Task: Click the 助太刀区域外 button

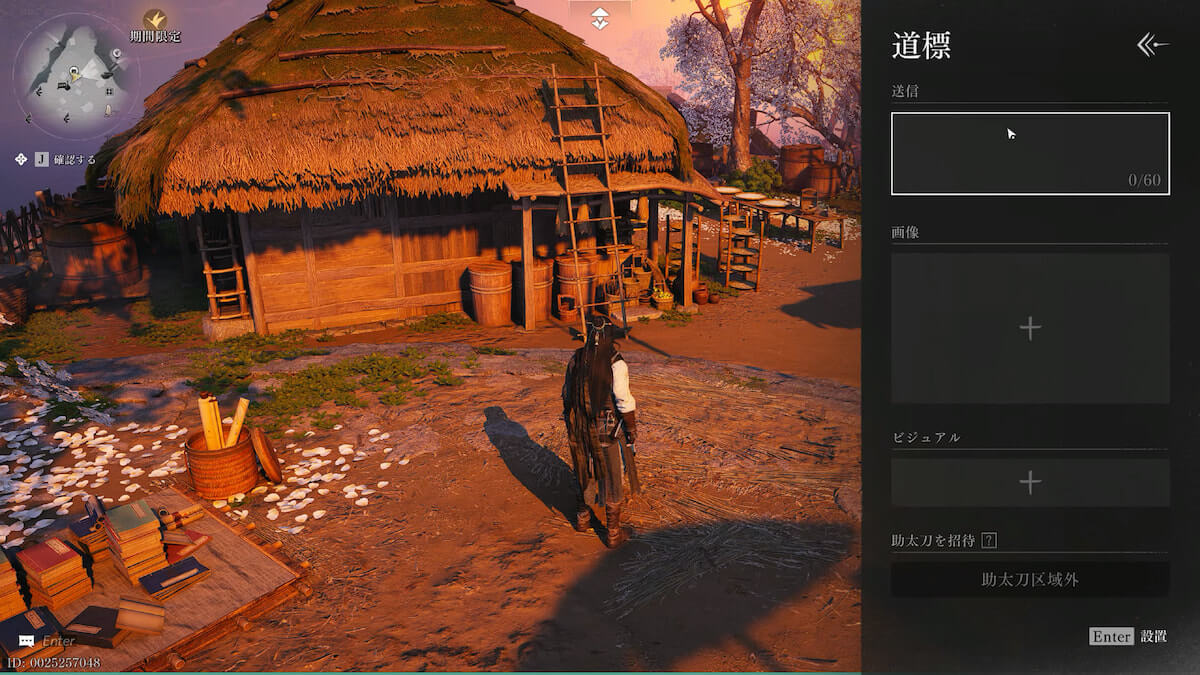Action: click(1030, 579)
